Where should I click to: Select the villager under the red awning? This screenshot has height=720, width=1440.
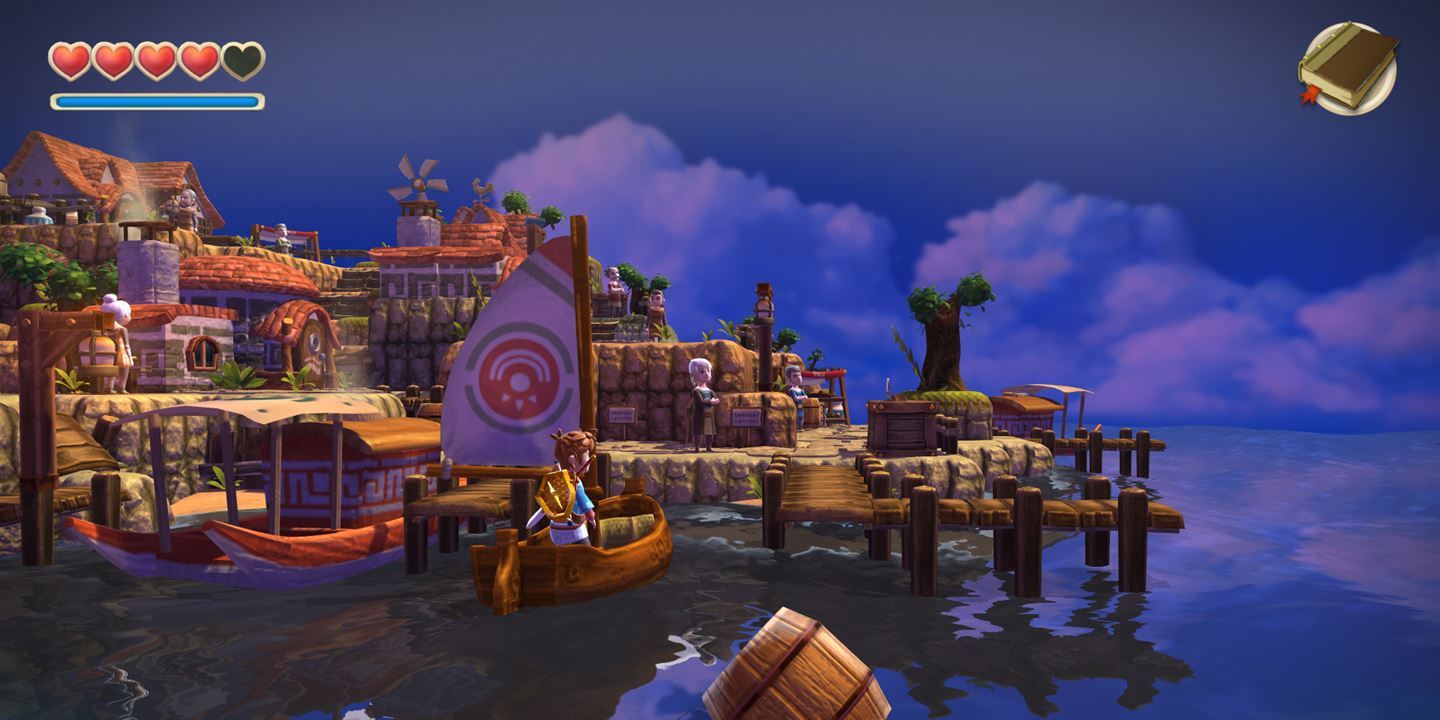(795, 391)
